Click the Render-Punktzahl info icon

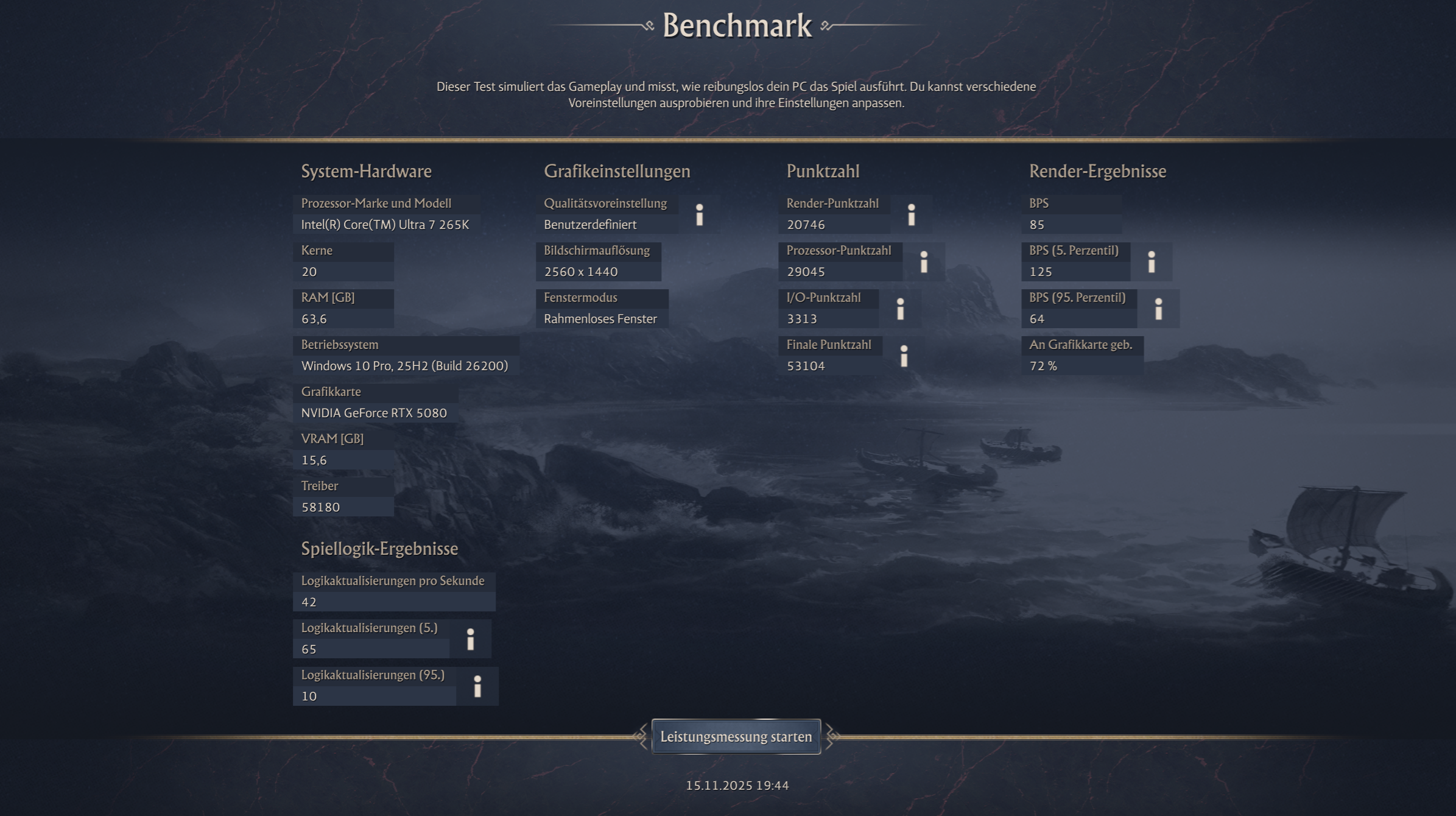[x=912, y=214]
